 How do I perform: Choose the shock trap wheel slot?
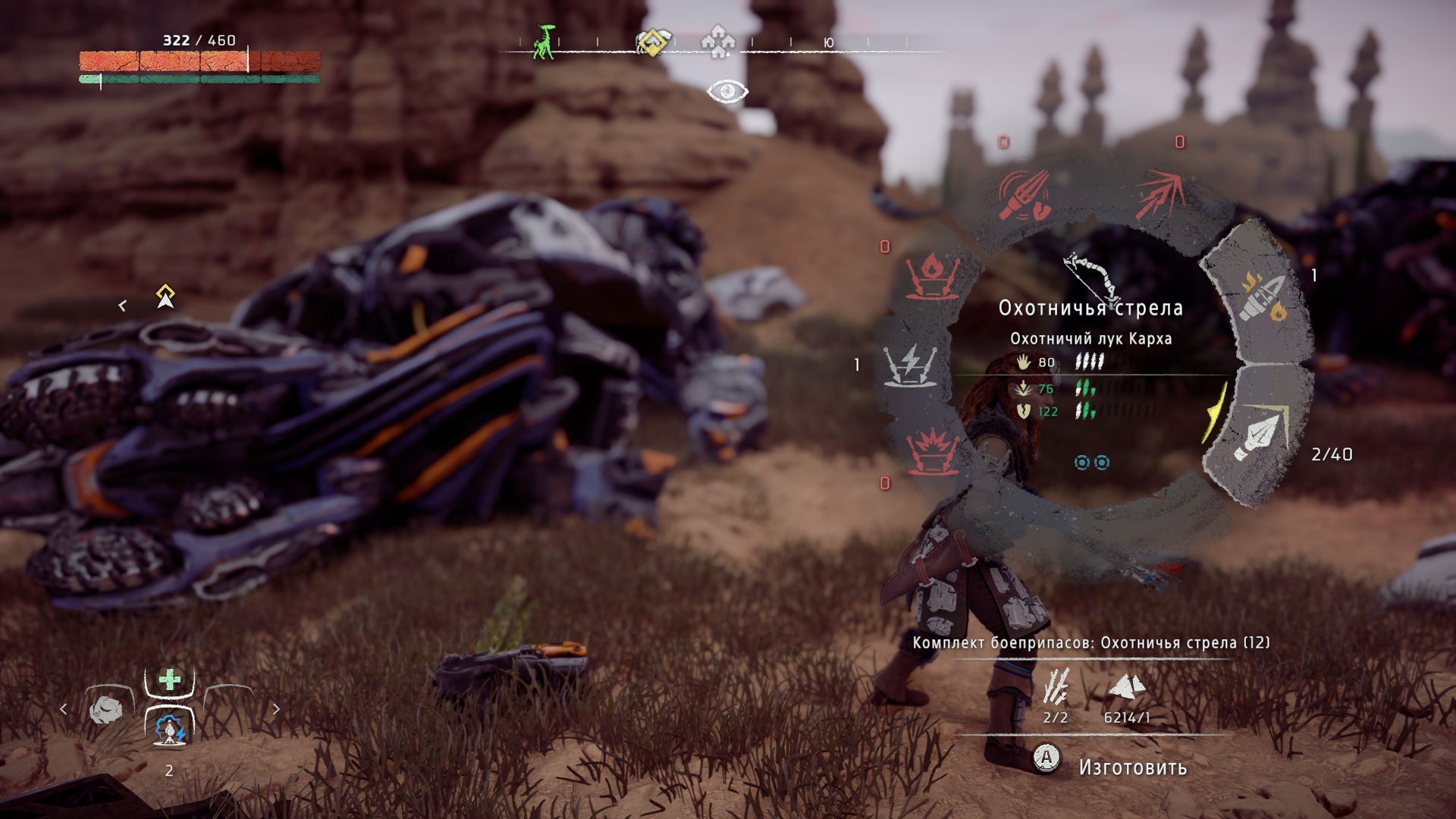[911, 365]
